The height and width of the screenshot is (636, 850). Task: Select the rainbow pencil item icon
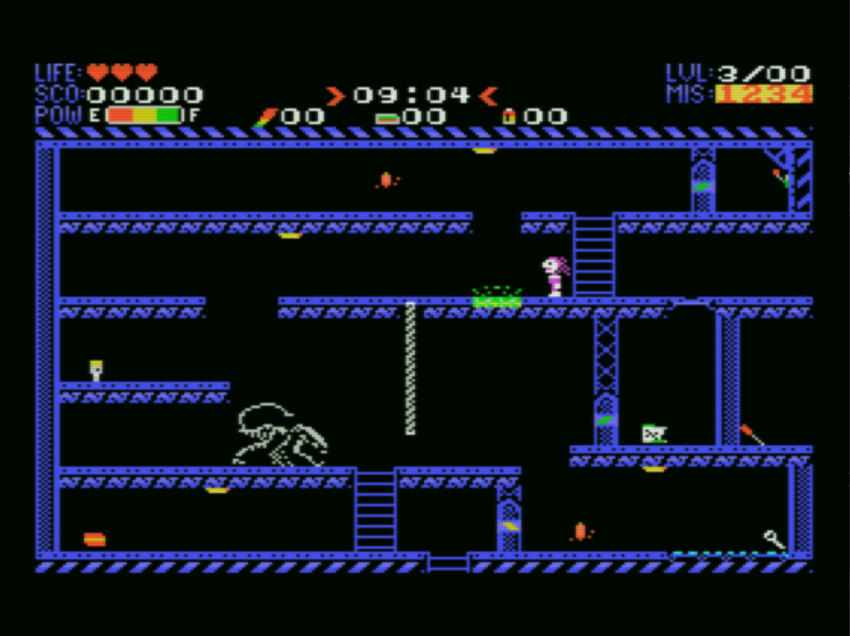point(264,116)
